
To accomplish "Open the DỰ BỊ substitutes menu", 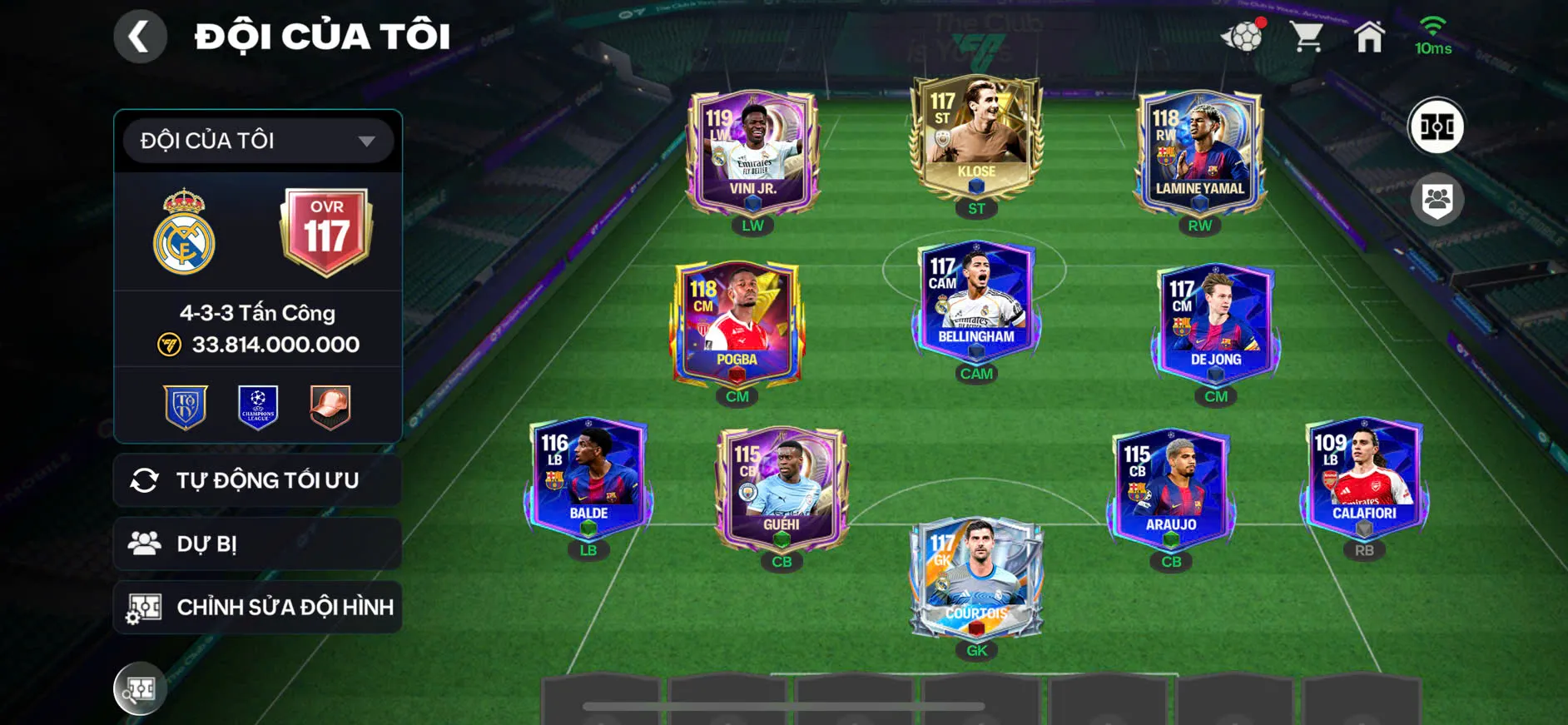I will click(x=258, y=544).
